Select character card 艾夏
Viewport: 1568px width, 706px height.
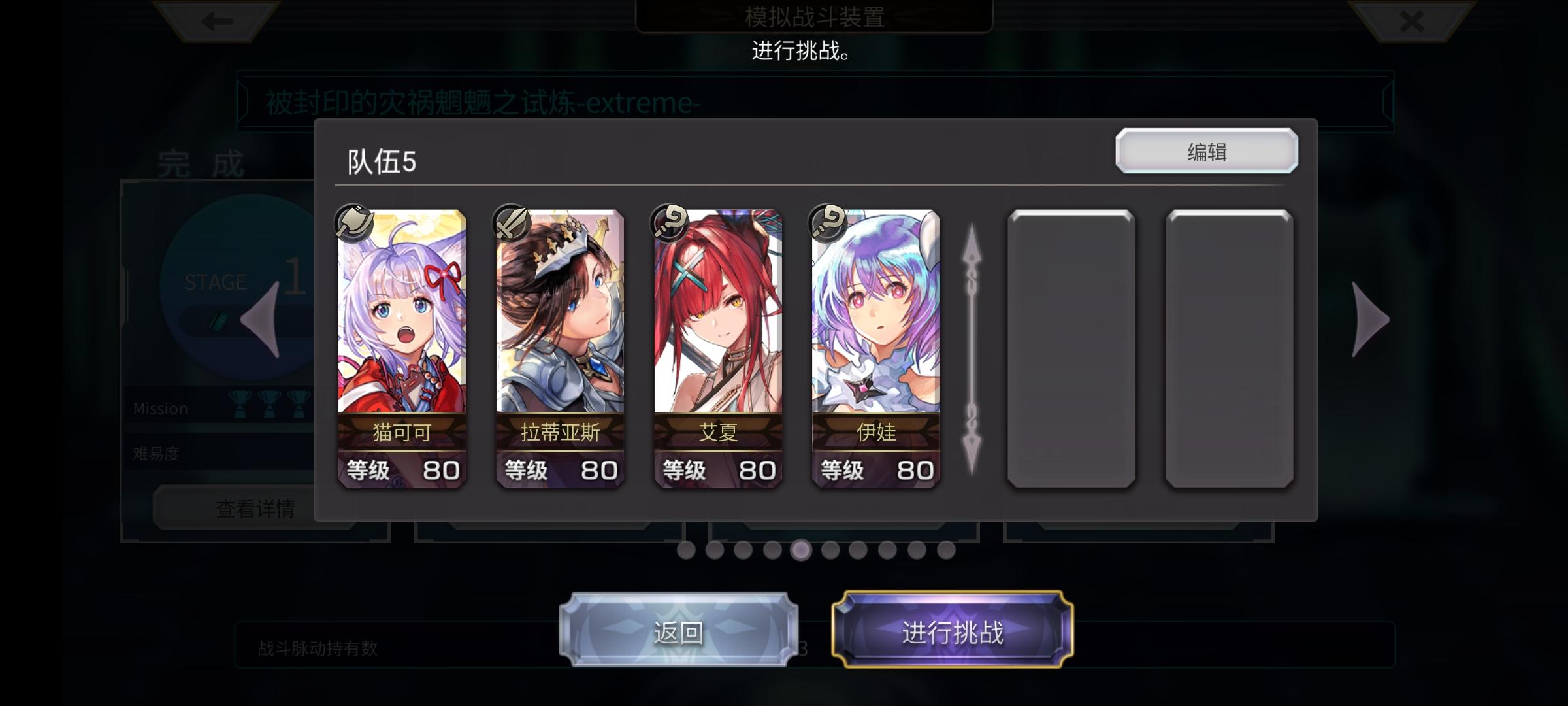point(717,346)
